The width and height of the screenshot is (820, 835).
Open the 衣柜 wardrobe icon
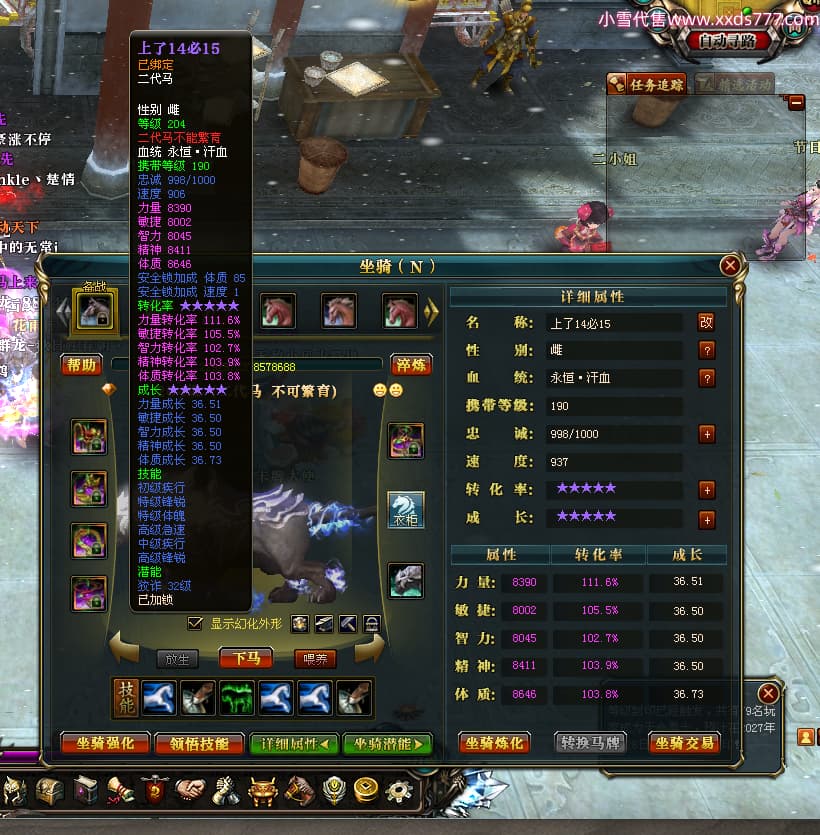406,510
